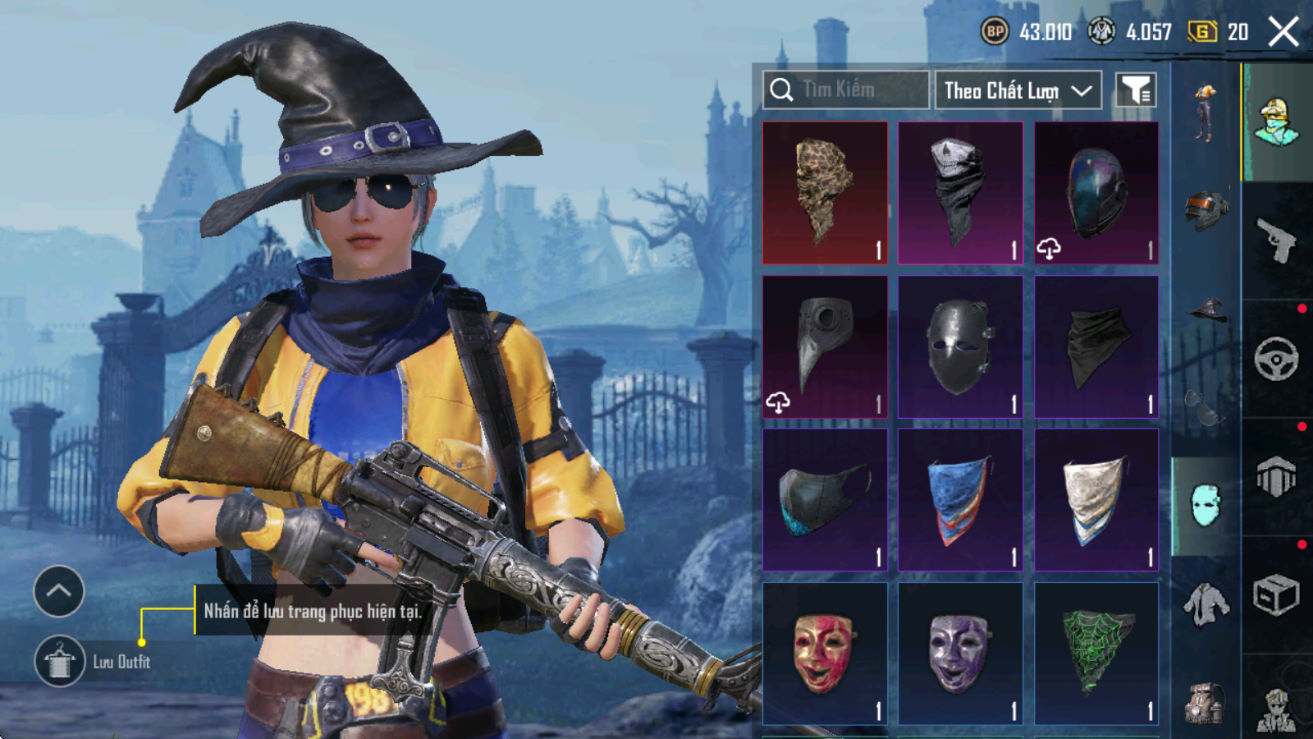This screenshot has height=739, width=1313.
Task: Pick the green spiderweb bandana
Action: tap(1096, 653)
